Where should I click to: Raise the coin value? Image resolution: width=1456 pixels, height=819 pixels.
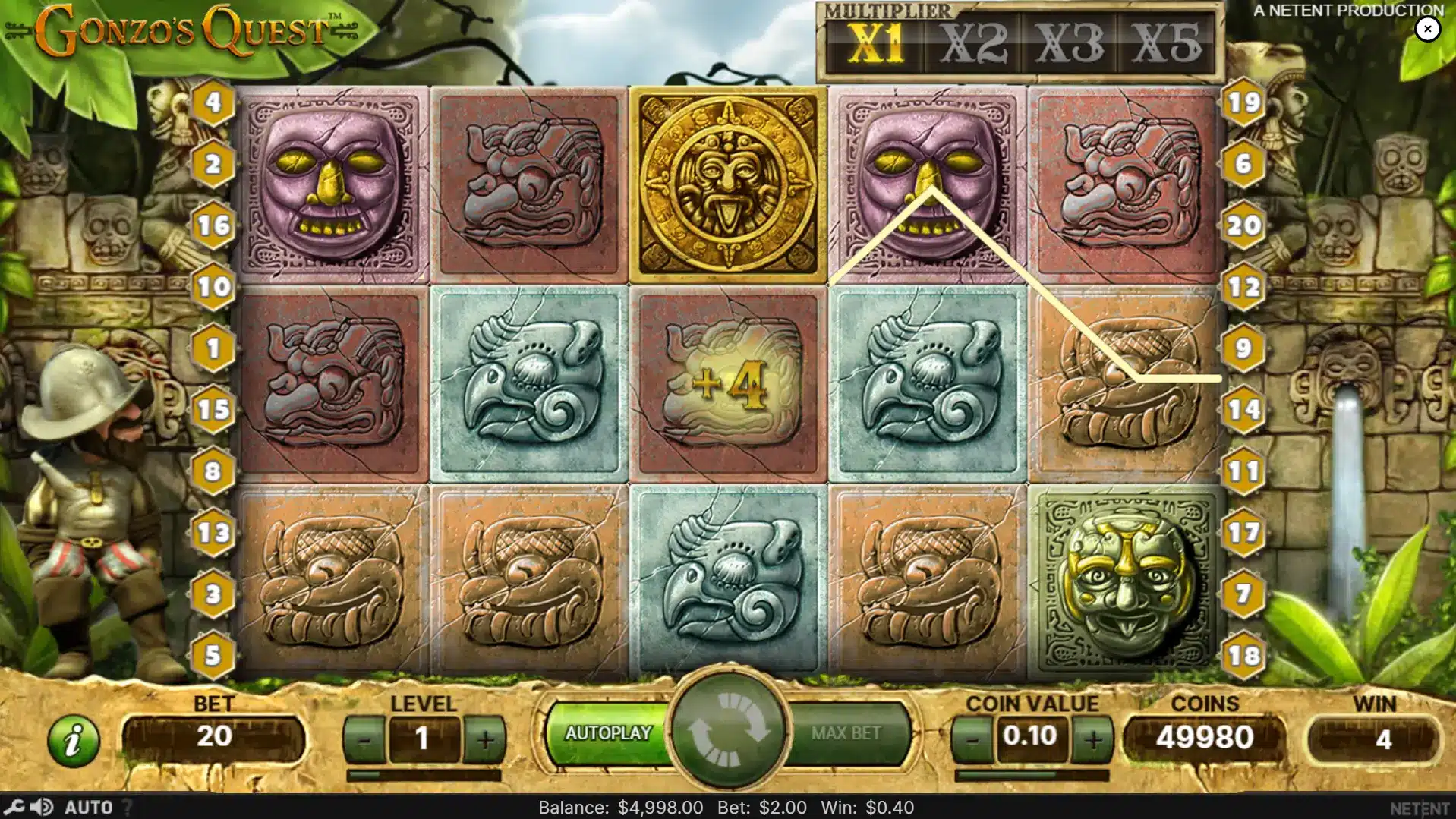[x=1092, y=739]
